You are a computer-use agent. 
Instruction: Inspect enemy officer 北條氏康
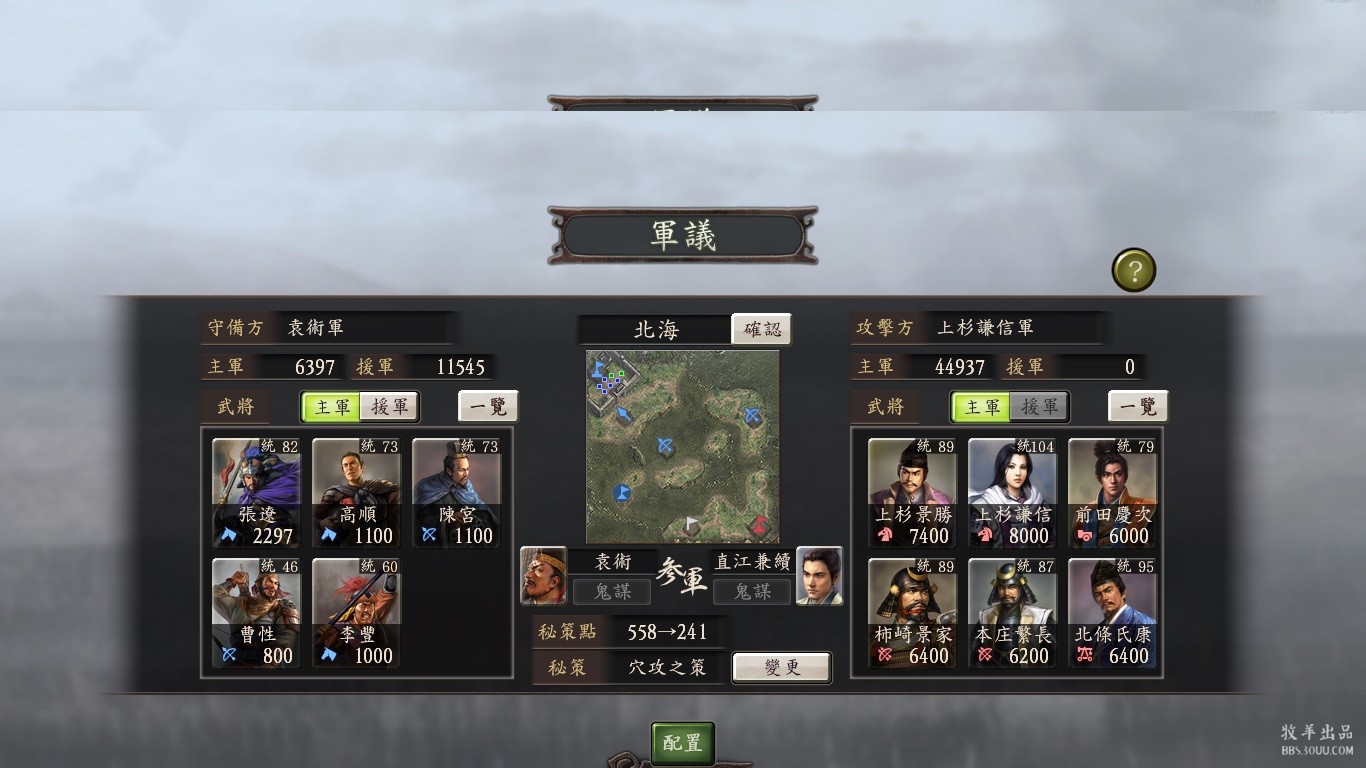point(1112,613)
